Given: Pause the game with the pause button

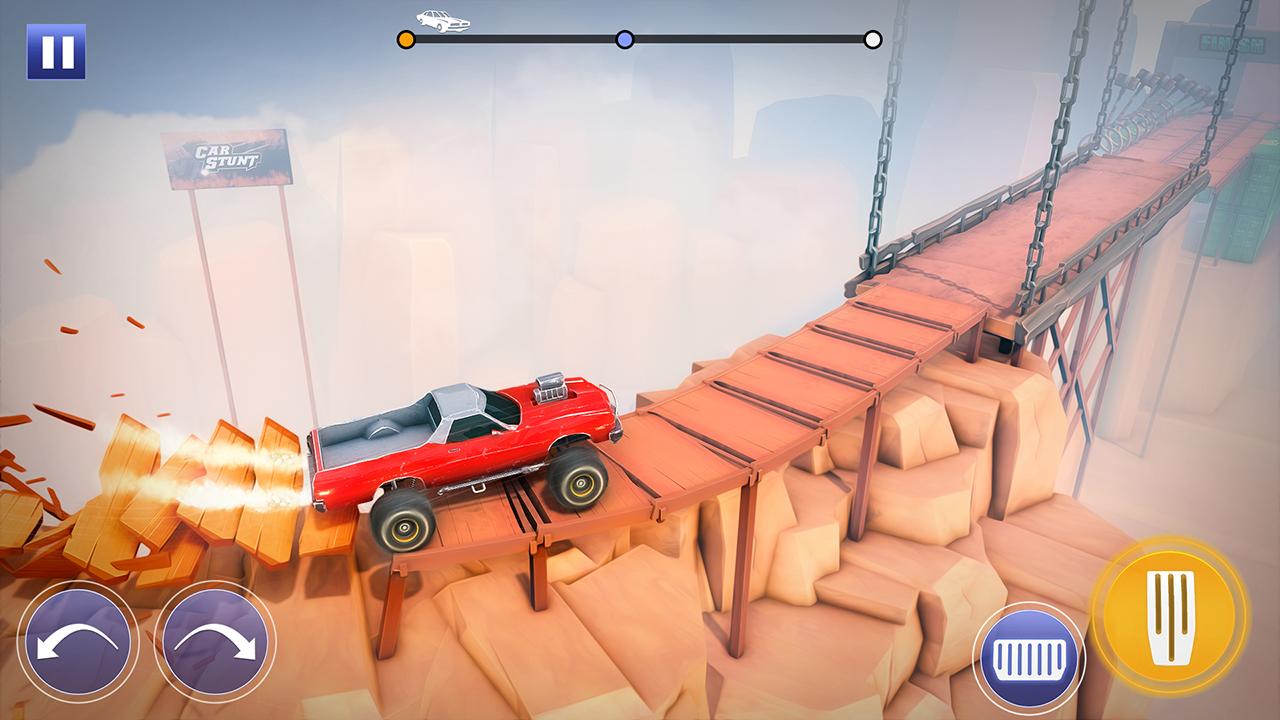Looking at the screenshot, I should tap(56, 51).
